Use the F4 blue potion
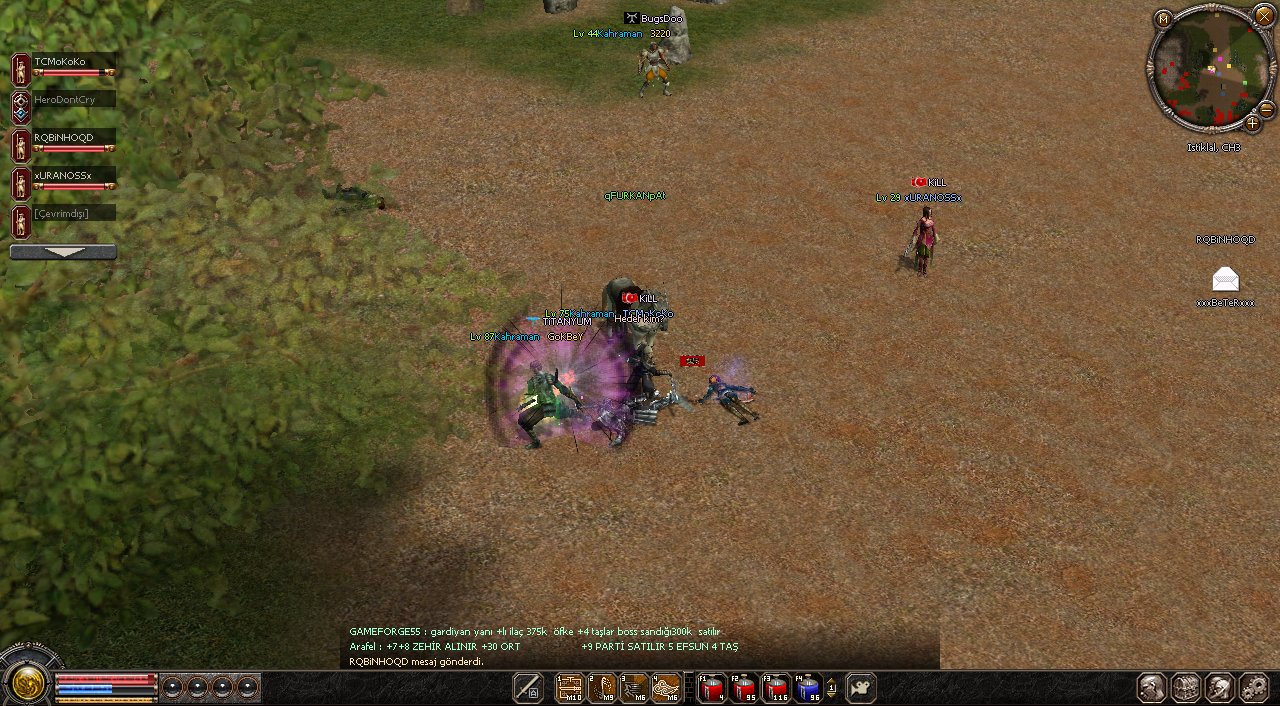 click(808, 688)
